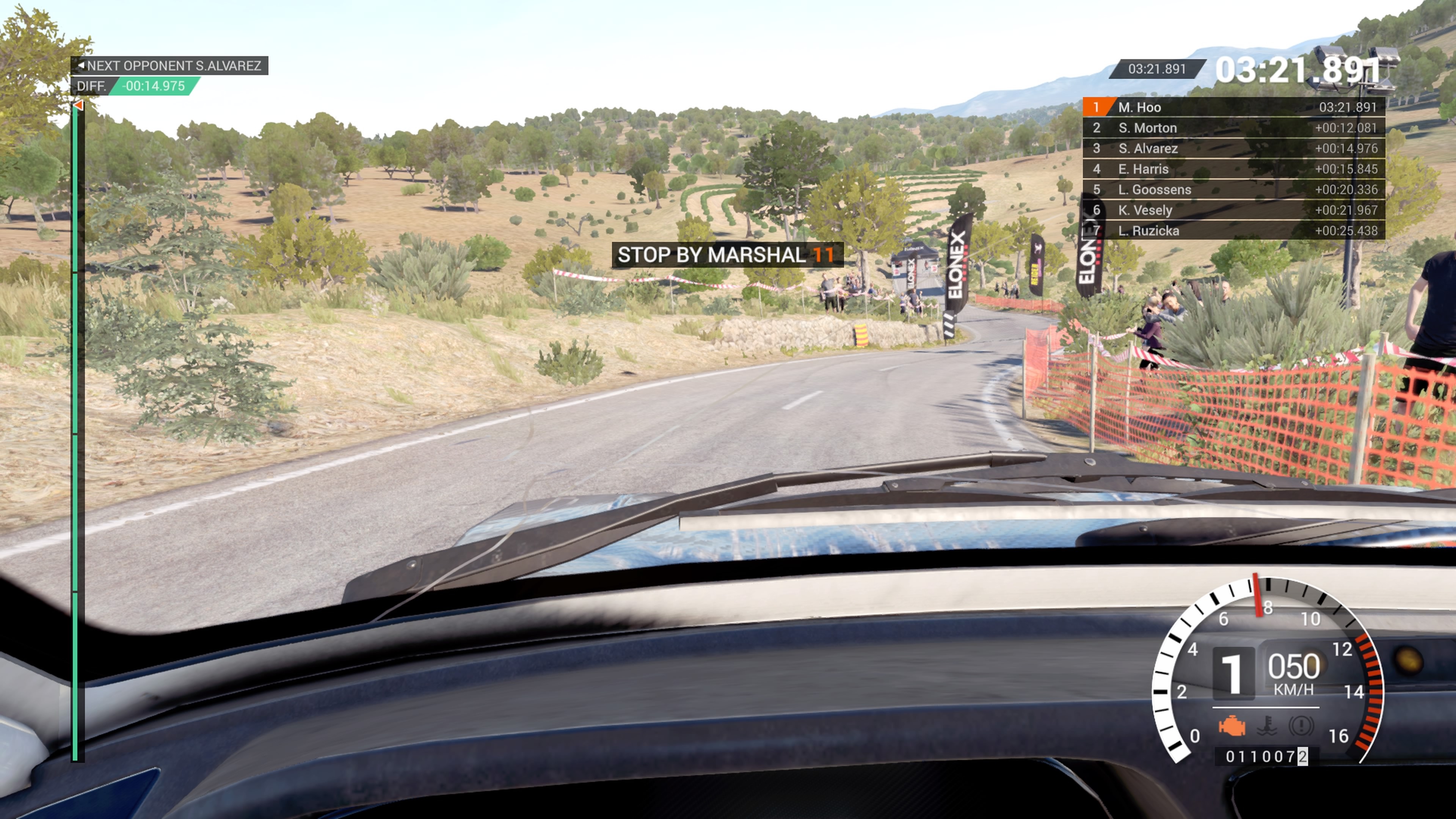
Task: Click the tyre pressure warning icon
Action: pyautogui.click(x=1301, y=725)
